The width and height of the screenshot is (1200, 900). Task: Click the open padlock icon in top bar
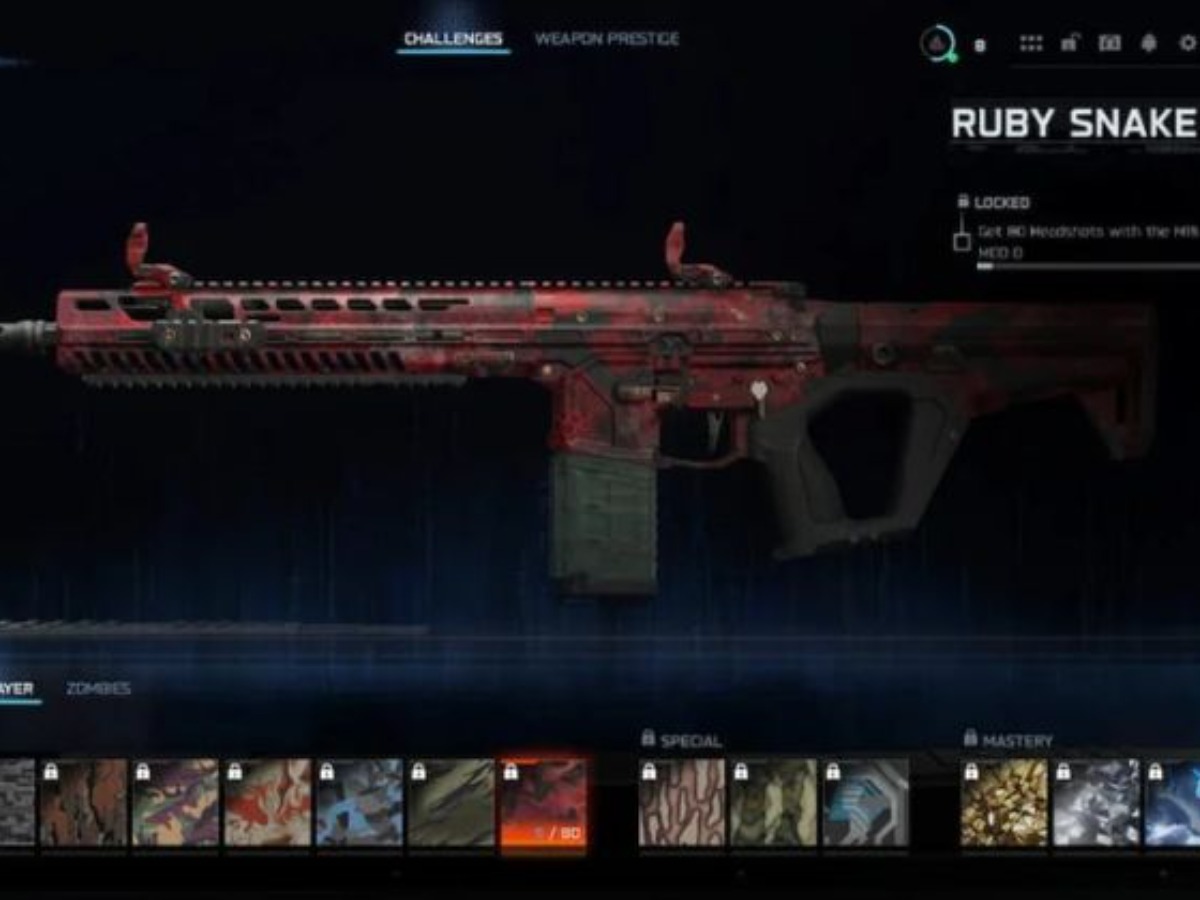[x=1069, y=43]
